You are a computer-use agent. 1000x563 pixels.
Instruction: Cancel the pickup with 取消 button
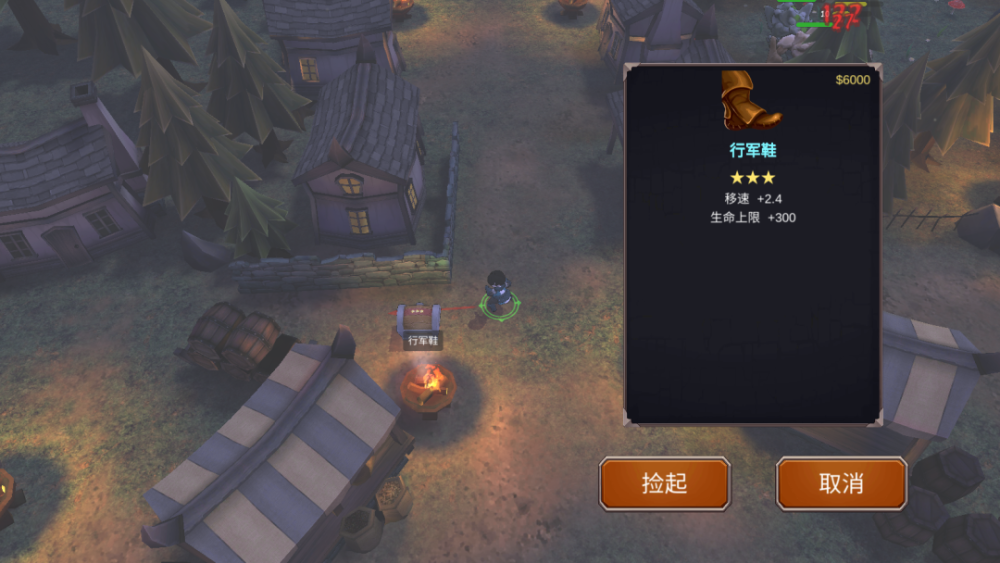click(841, 484)
